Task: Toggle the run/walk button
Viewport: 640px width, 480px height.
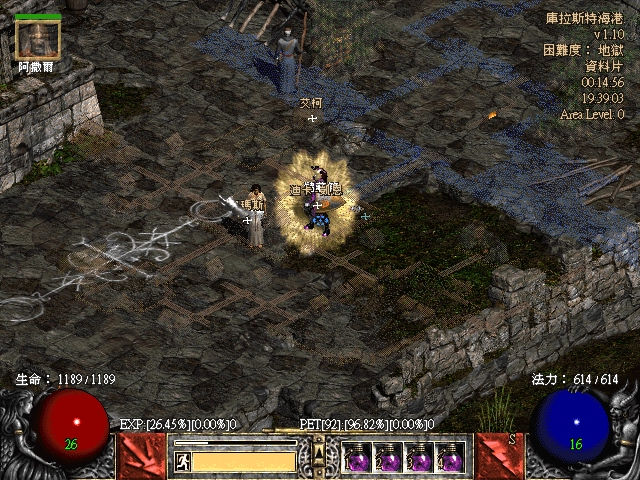Action: (183, 461)
